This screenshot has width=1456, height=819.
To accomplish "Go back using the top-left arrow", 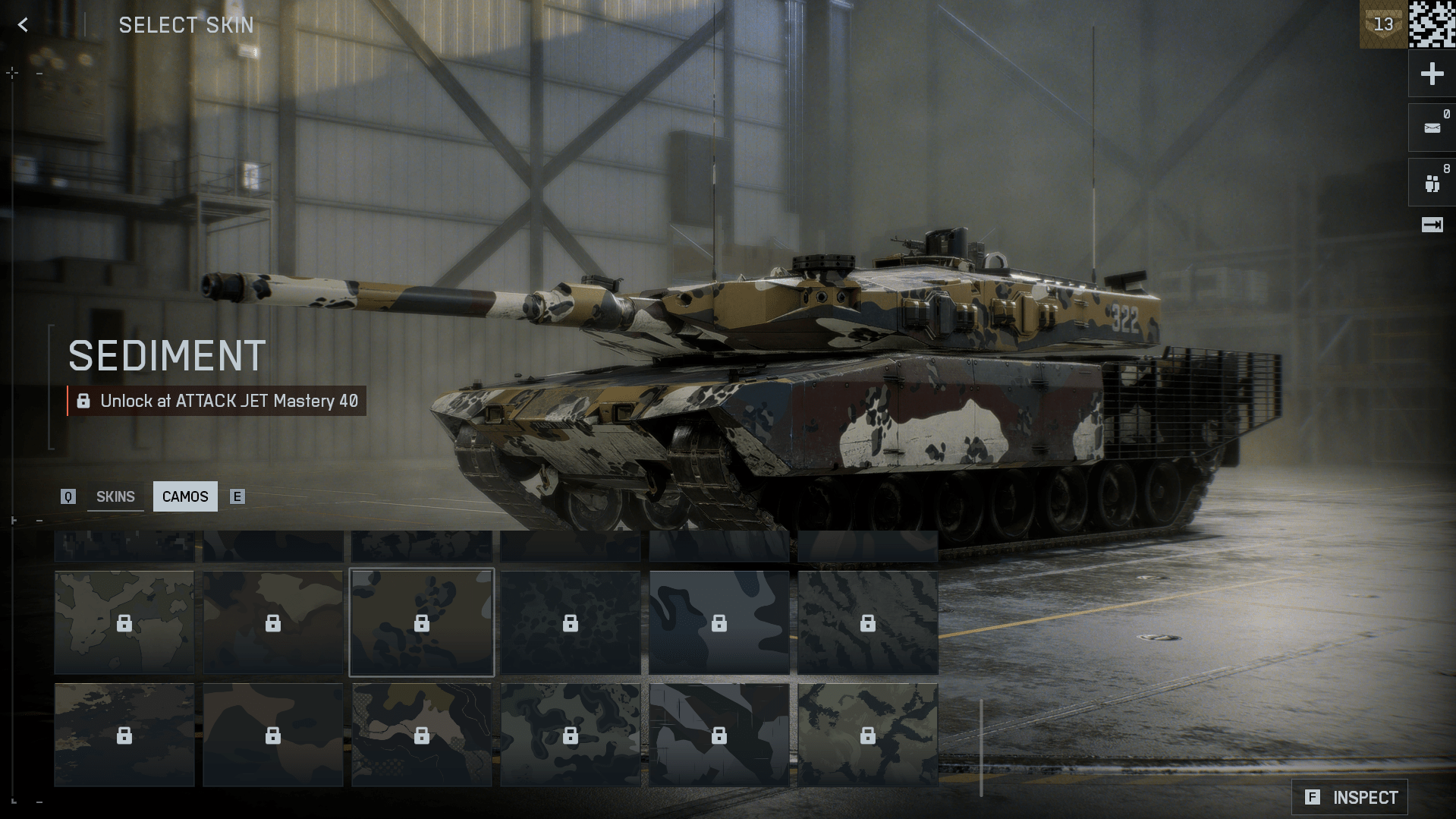I will pyautogui.click(x=24, y=25).
